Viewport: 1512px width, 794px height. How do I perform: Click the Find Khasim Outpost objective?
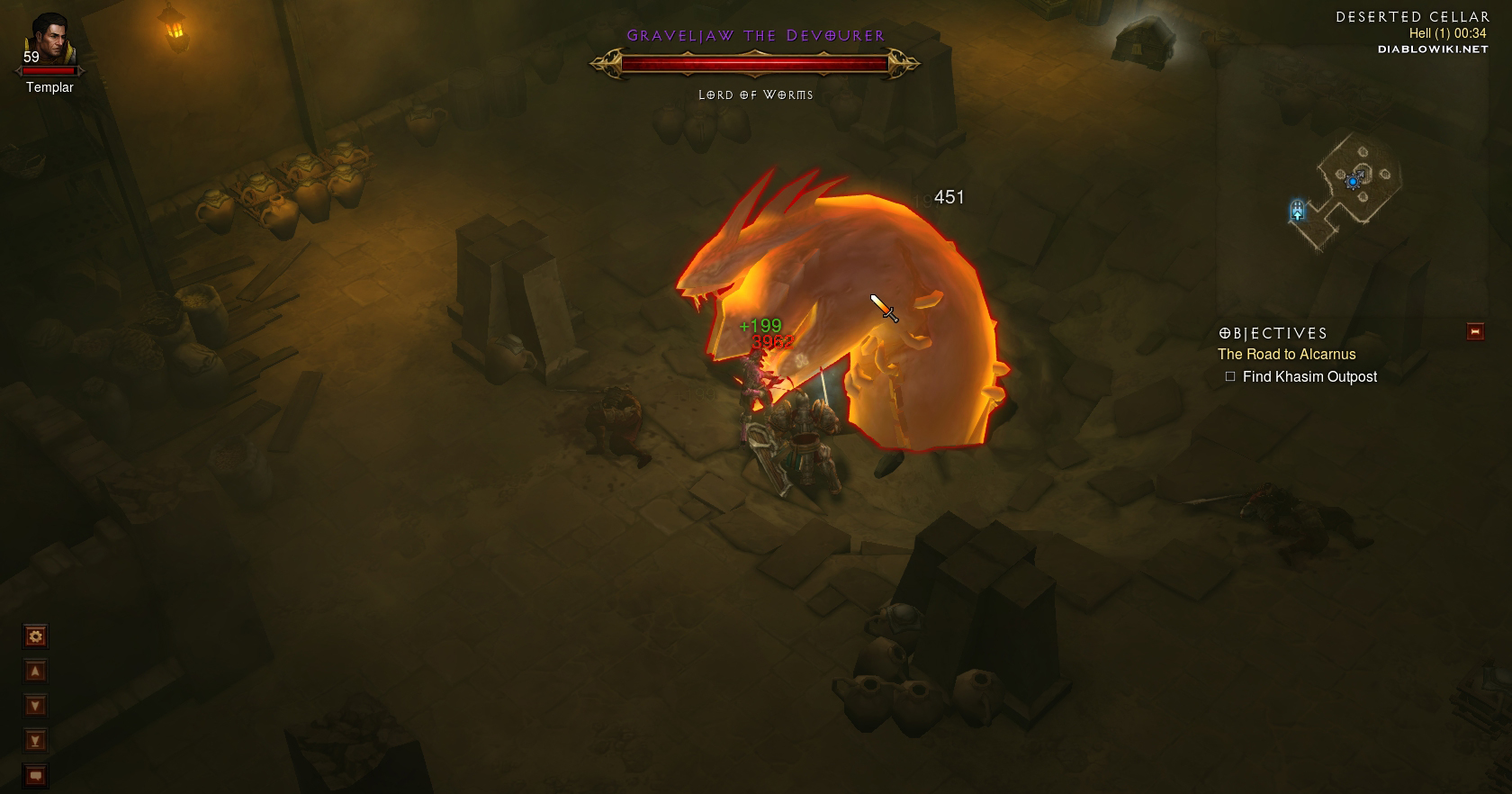1309,377
